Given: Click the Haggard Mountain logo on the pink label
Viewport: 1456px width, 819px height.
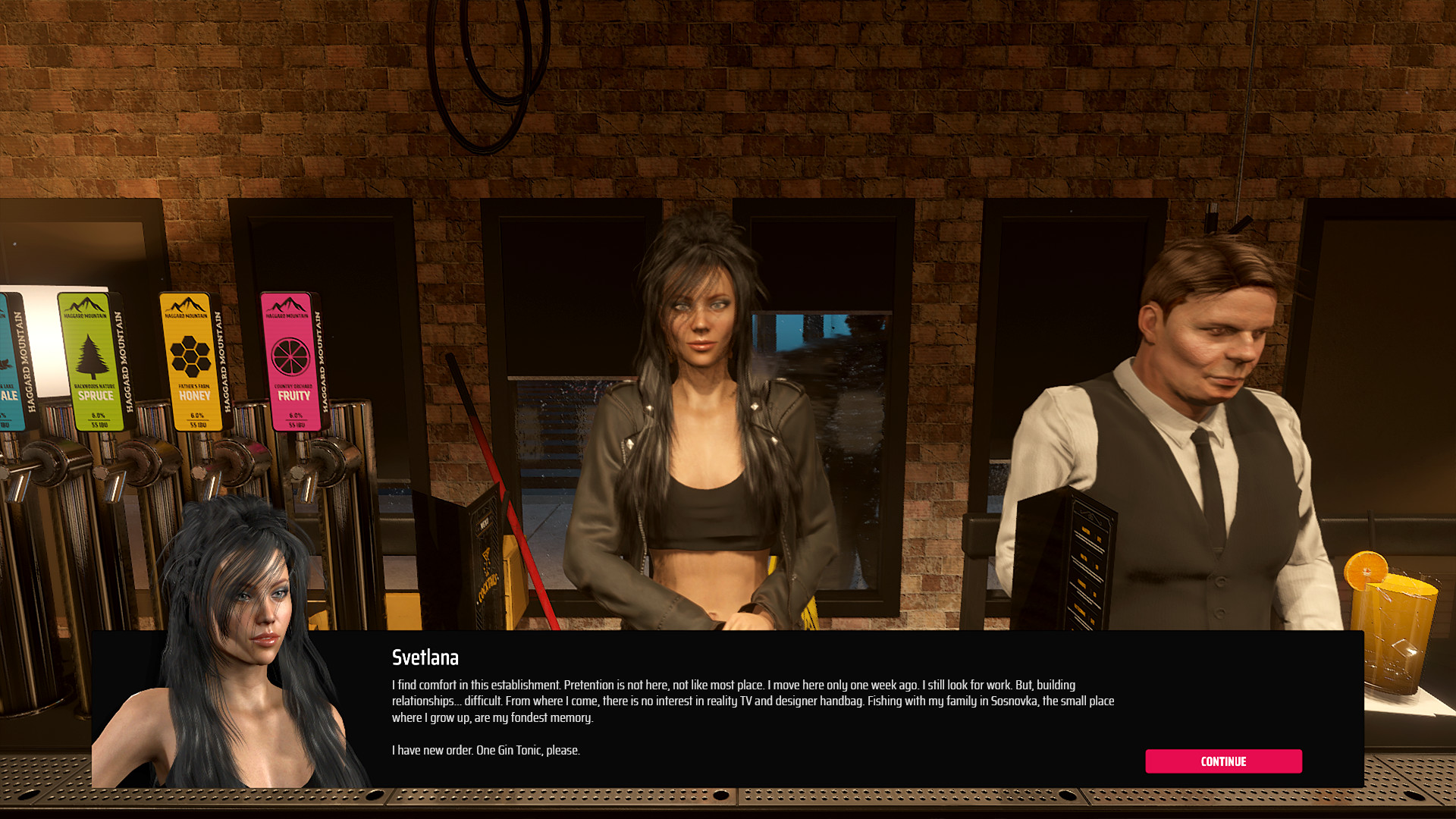Looking at the screenshot, I should 289,306.
